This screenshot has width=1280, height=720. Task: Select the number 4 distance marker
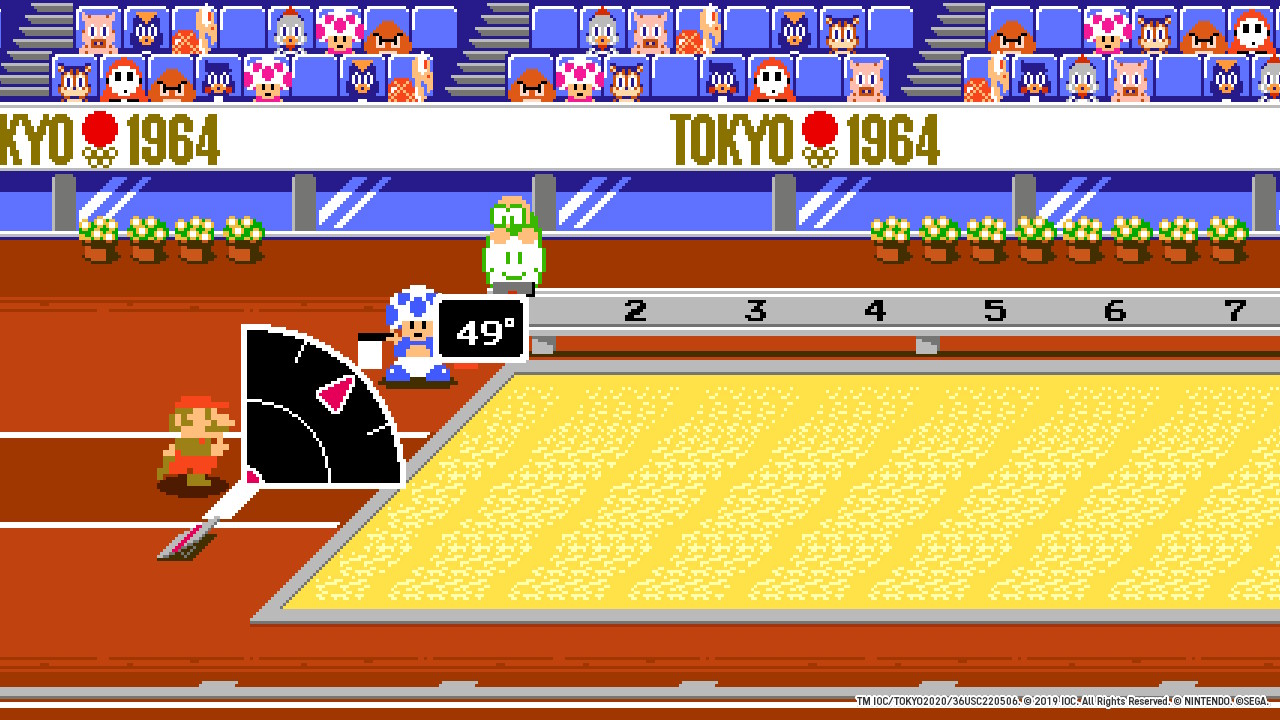pyautogui.click(x=875, y=311)
